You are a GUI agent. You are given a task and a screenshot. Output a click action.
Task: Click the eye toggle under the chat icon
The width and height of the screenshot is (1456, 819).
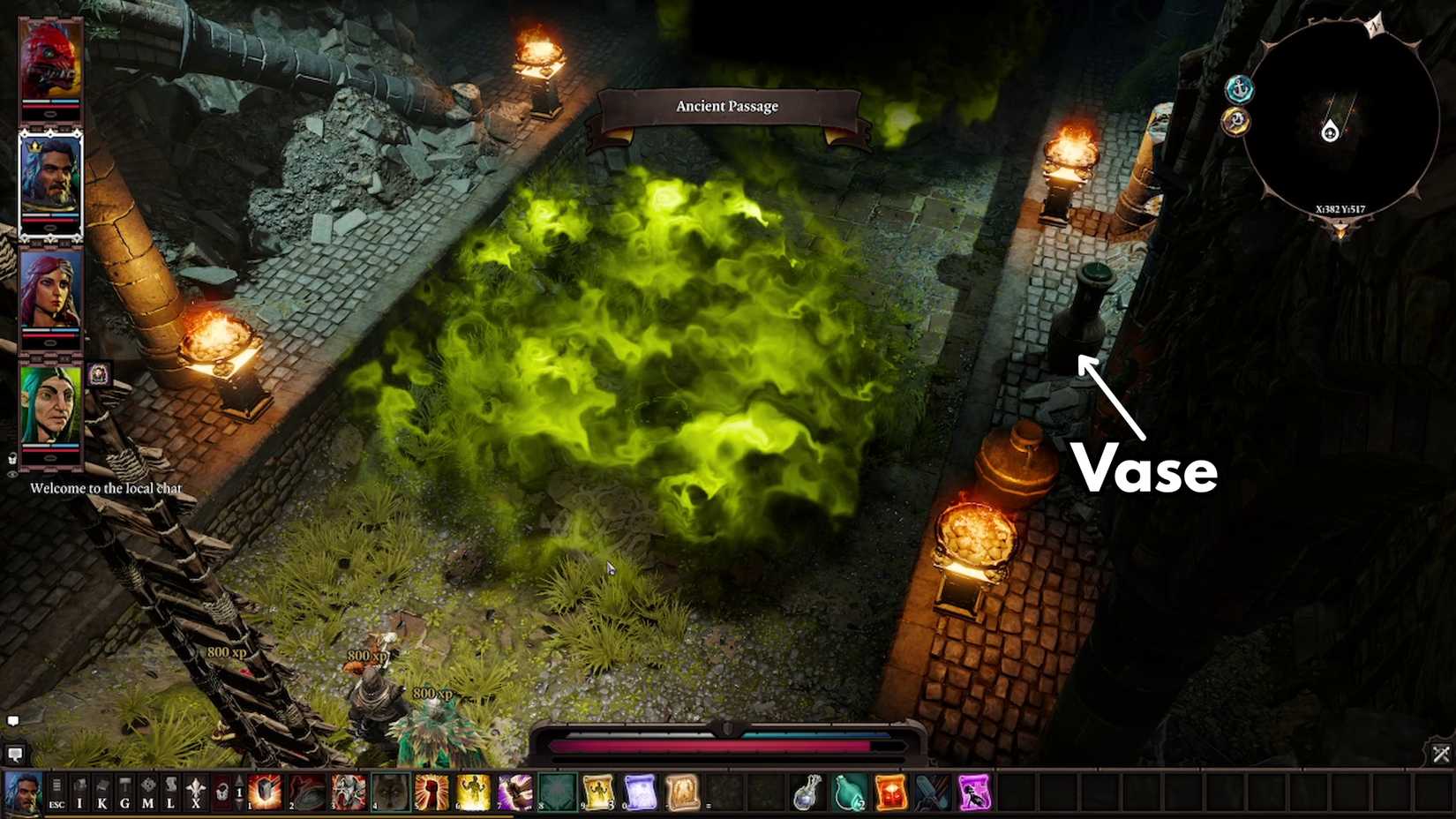pyautogui.click(x=12, y=474)
